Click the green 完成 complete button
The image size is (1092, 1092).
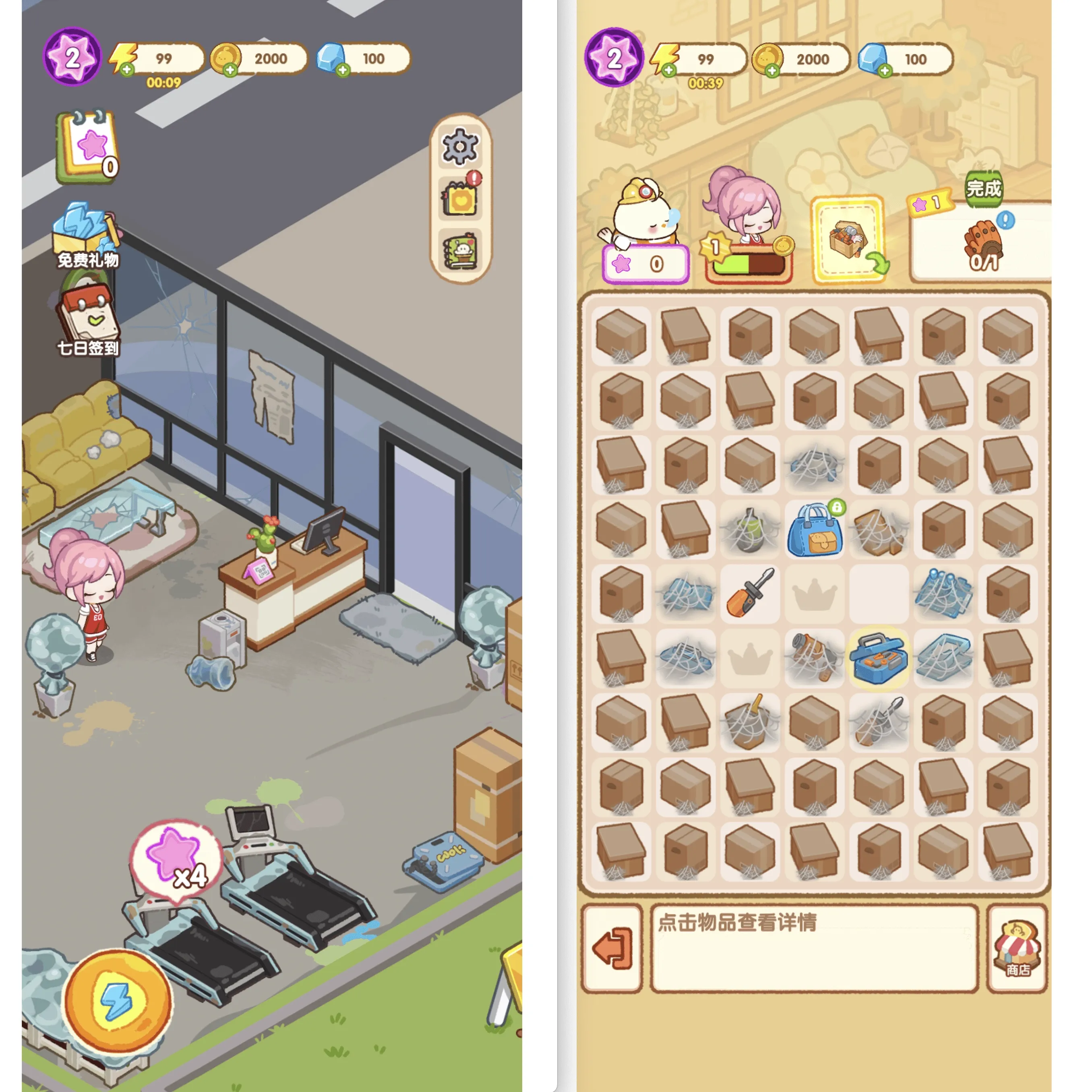[x=983, y=188]
